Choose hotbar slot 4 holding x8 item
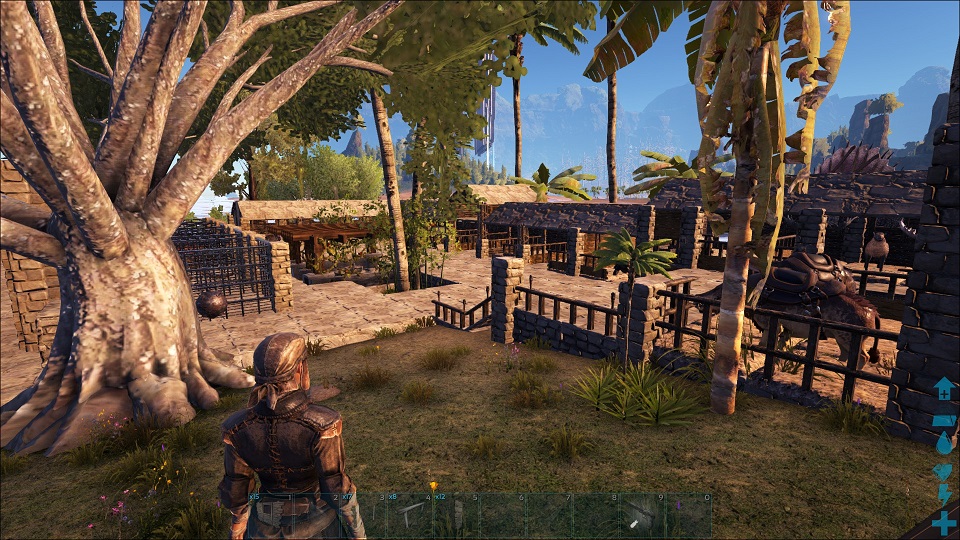Viewport: 960px width, 540px height. (409, 515)
